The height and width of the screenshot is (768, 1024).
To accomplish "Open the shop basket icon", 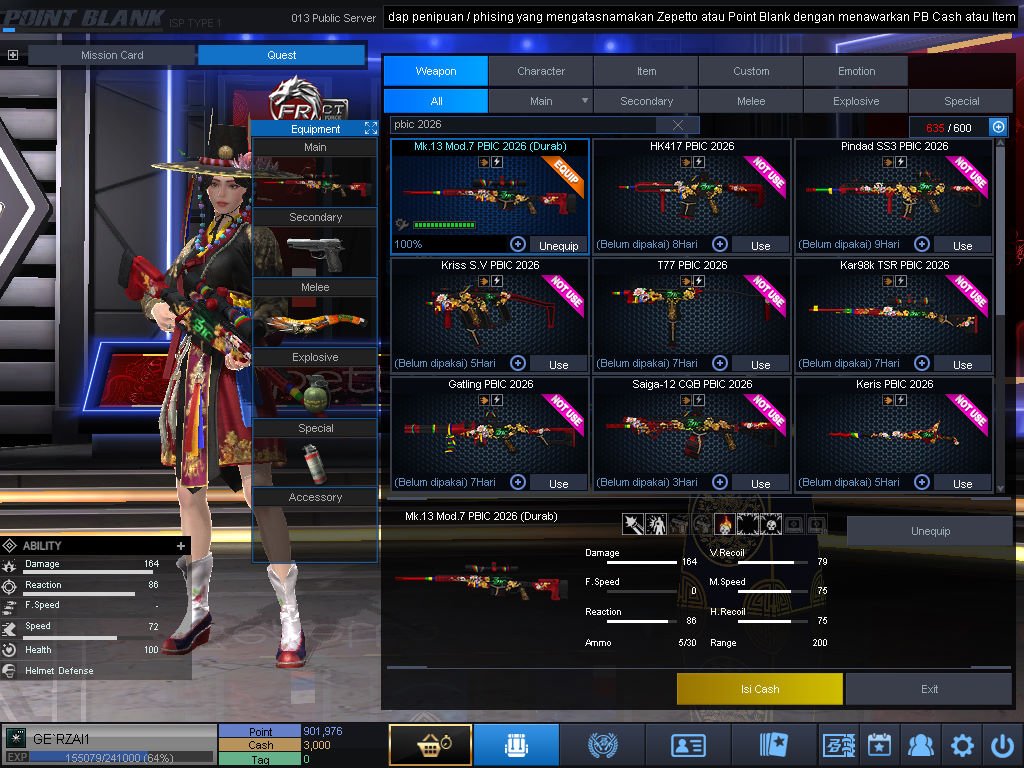I will 430,745.
